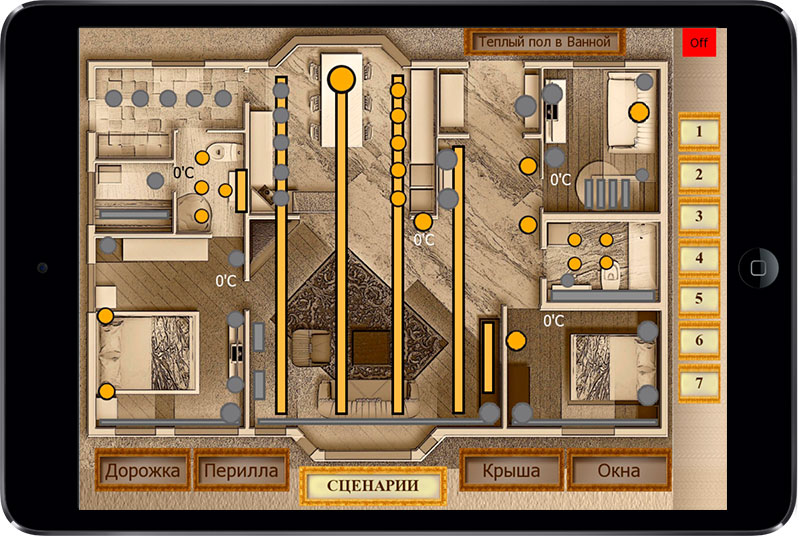
Task: Select numbered button 6
Action: tap(699, 341)
